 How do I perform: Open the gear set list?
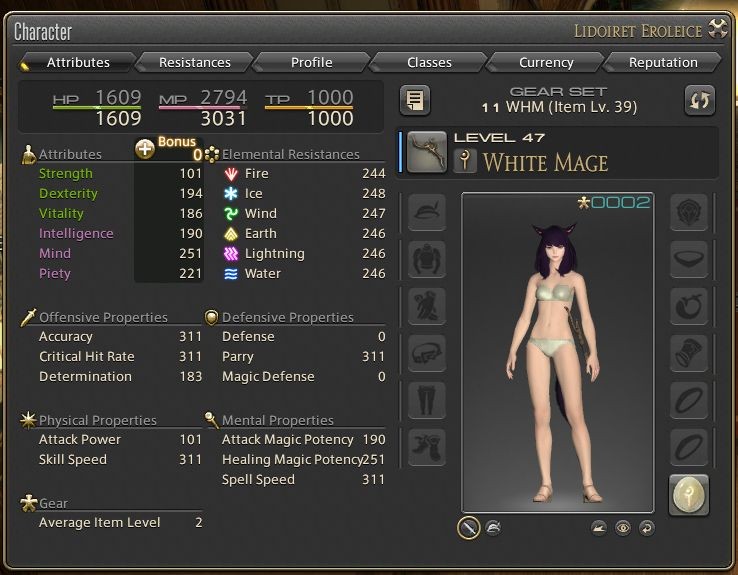click(x=415, y=99)
